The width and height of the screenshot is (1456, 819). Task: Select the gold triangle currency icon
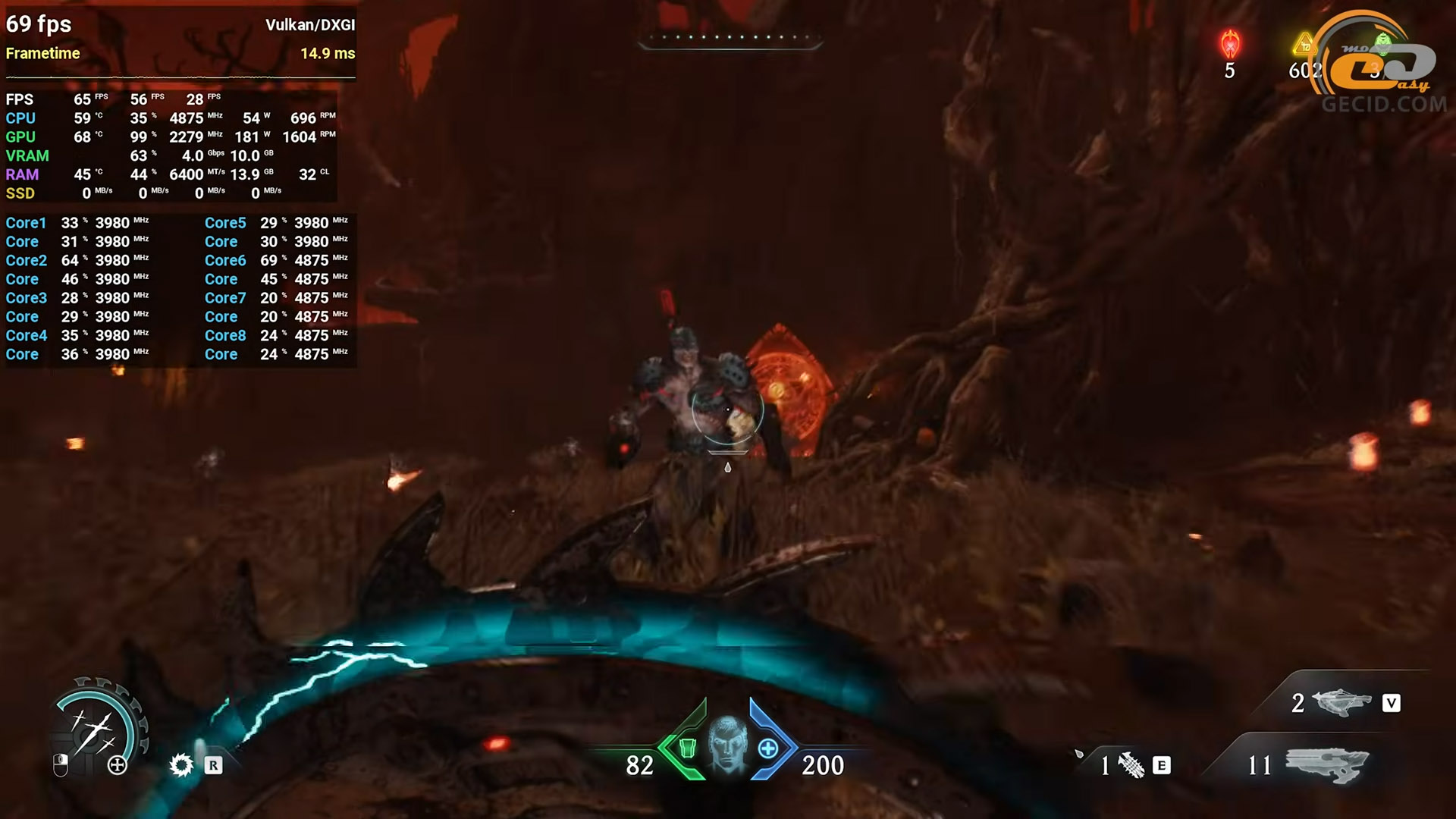pyautogui.click(x=1304, y=45)
